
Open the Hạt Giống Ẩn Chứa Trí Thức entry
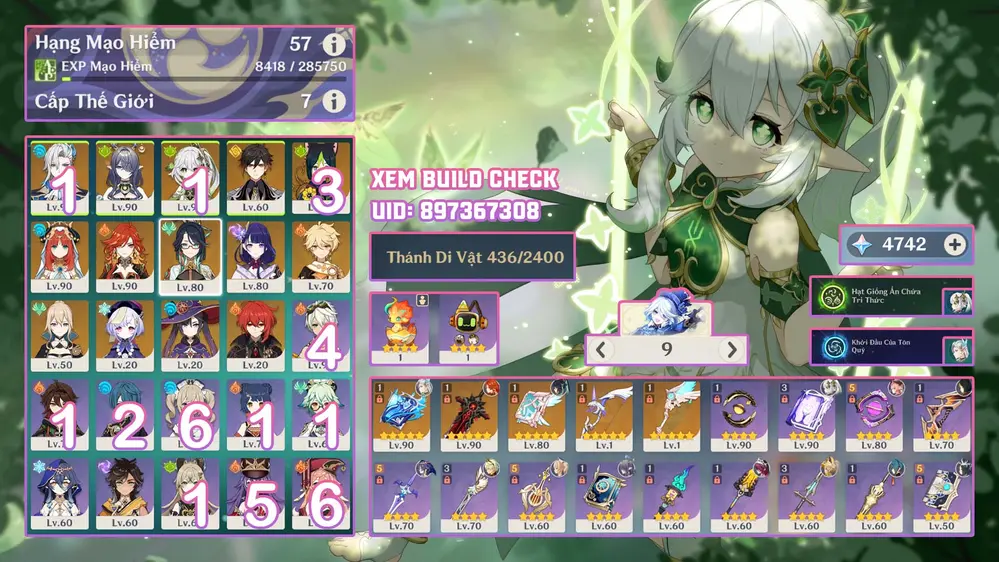pyautogui.click(x=890, y=297)
